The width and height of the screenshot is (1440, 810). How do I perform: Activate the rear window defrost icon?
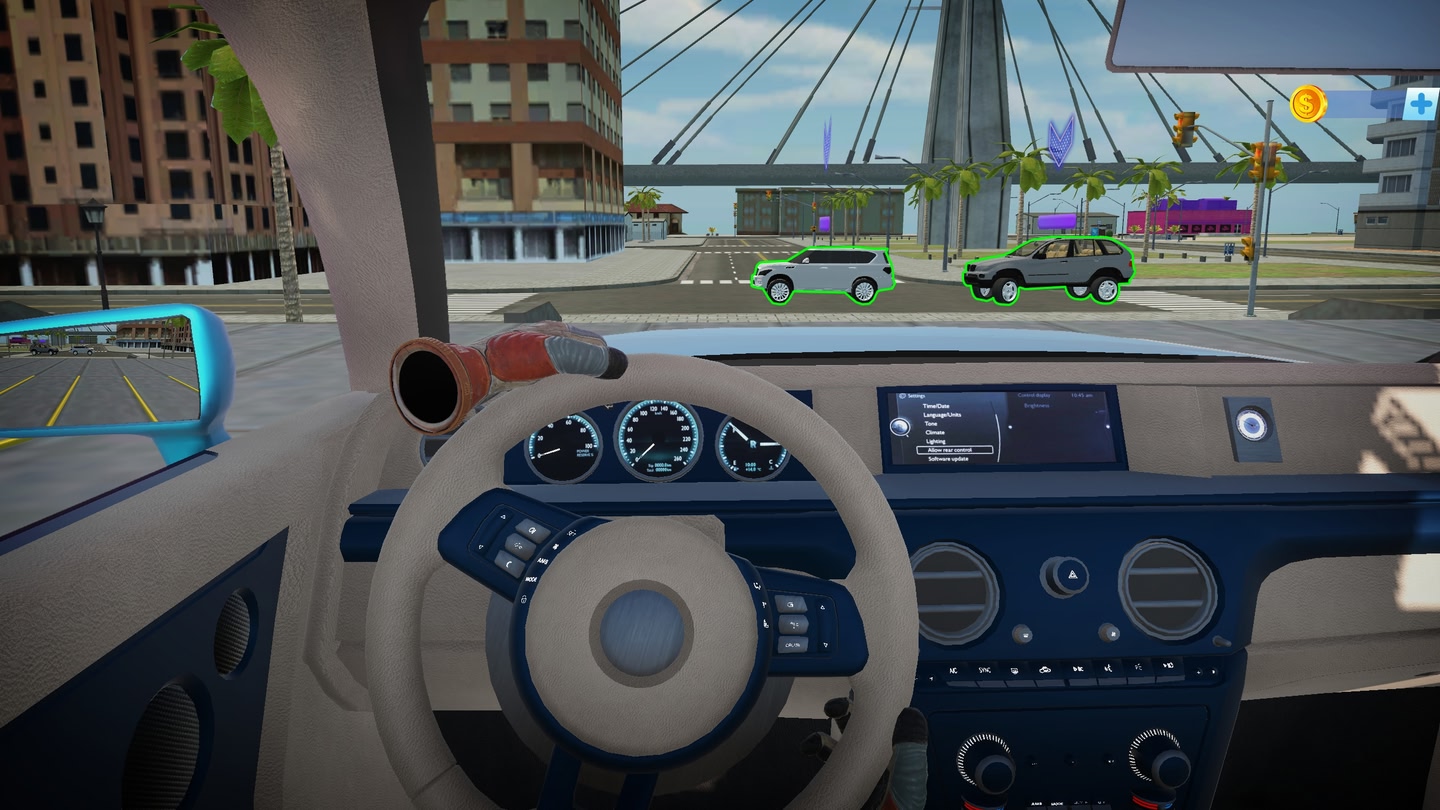[1015, 669]
